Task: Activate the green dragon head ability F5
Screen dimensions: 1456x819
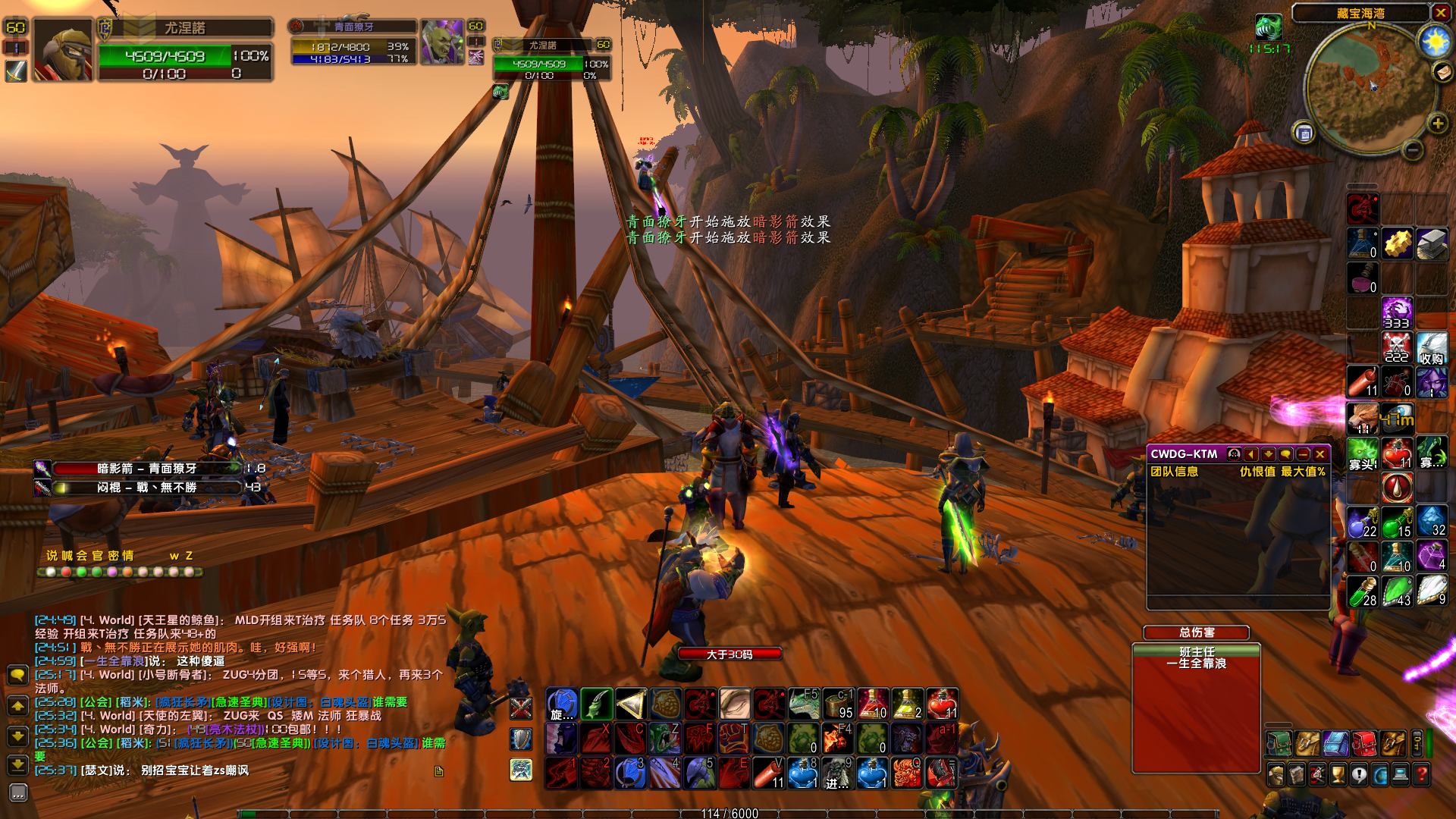Action: click(x=804, y=704)
